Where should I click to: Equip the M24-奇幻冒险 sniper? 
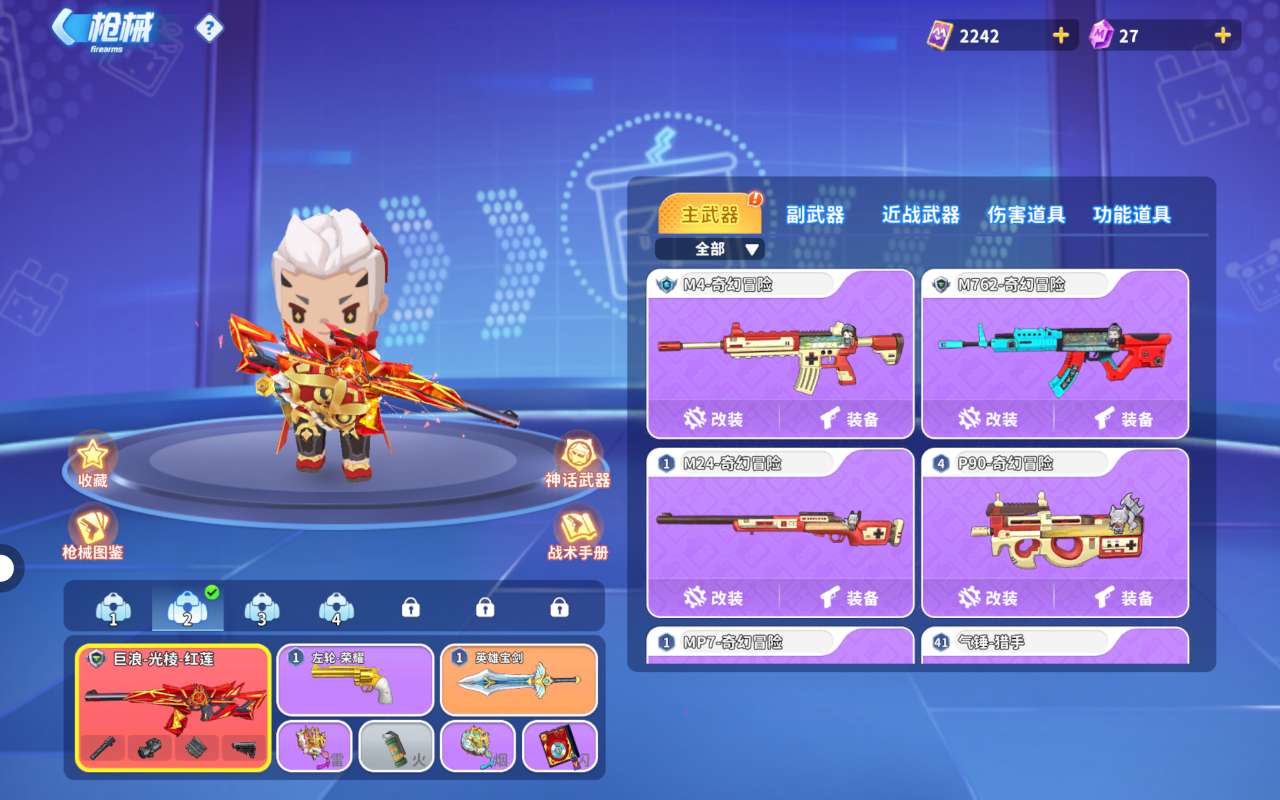pyautogui.click(x=848, y=598)
